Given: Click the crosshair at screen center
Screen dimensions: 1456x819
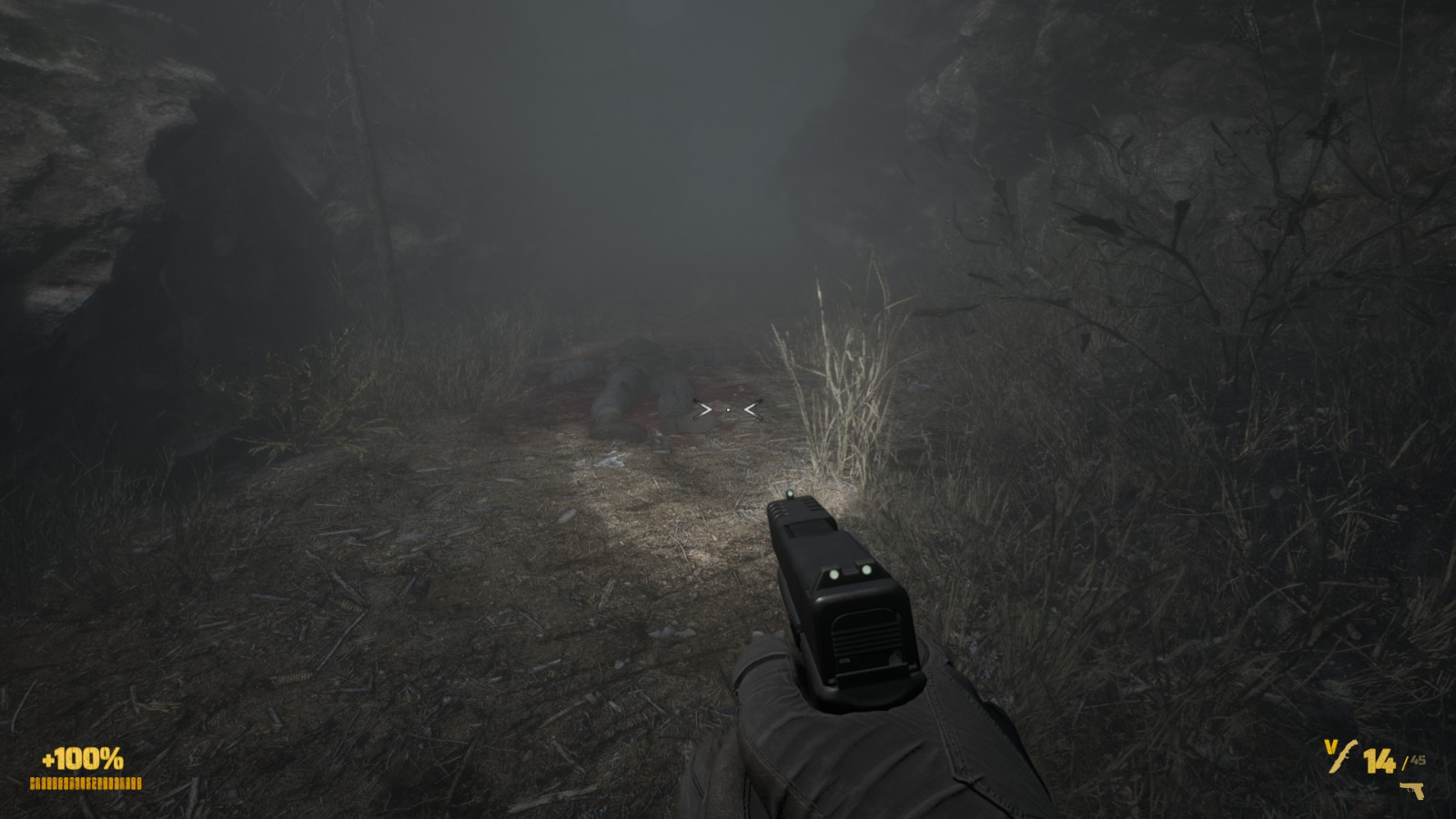Looking at the screenshot, I should 728,409.
